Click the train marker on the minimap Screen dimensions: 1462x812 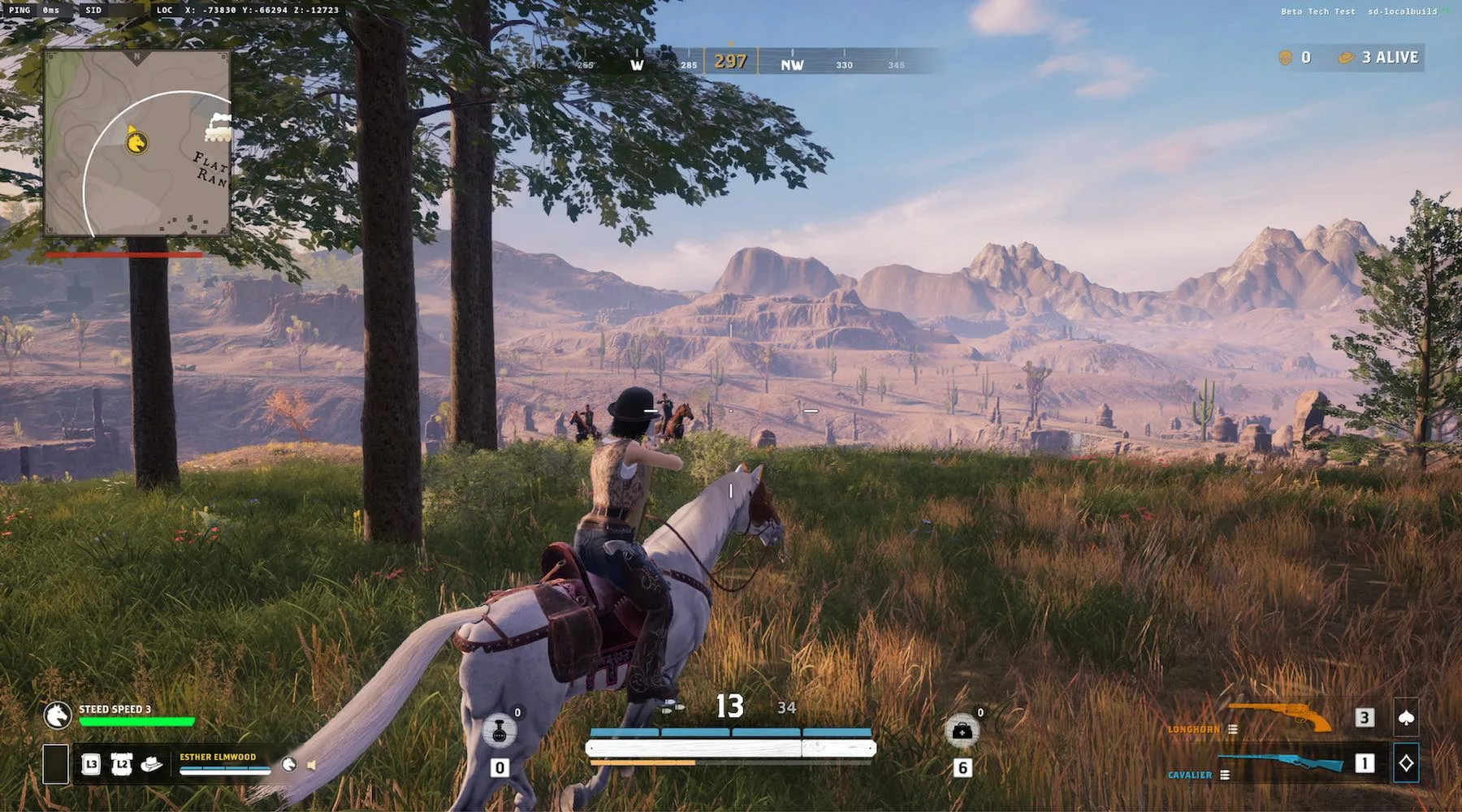218,127
